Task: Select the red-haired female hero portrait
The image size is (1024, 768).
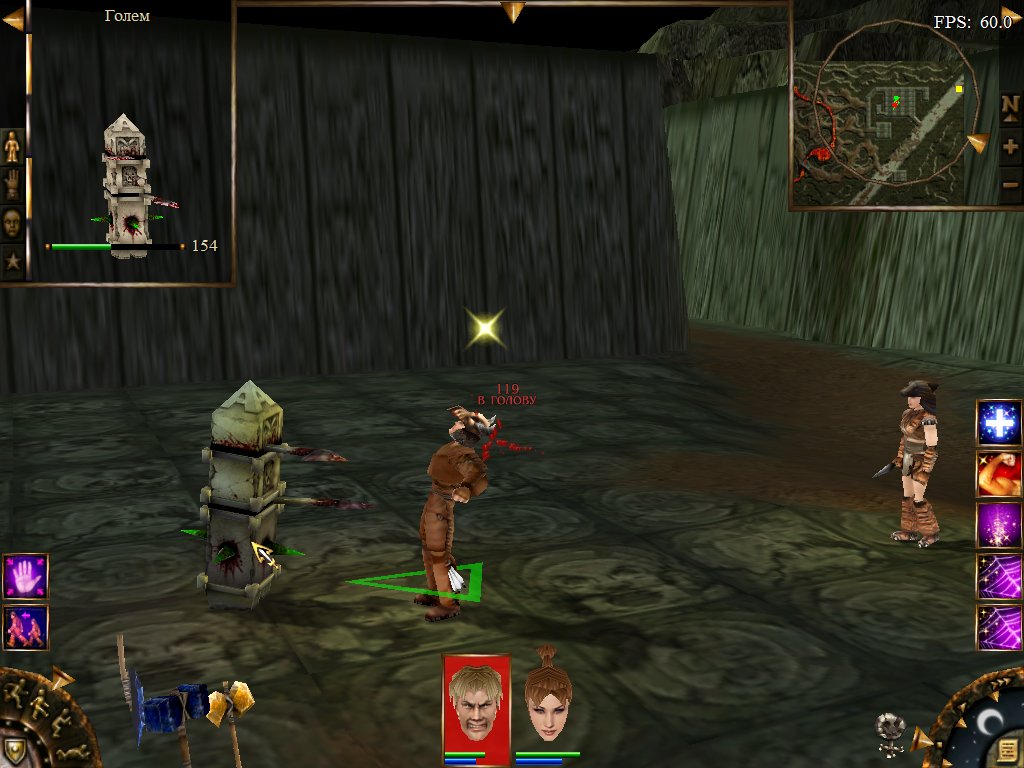Action: click(x=548, y=700)
